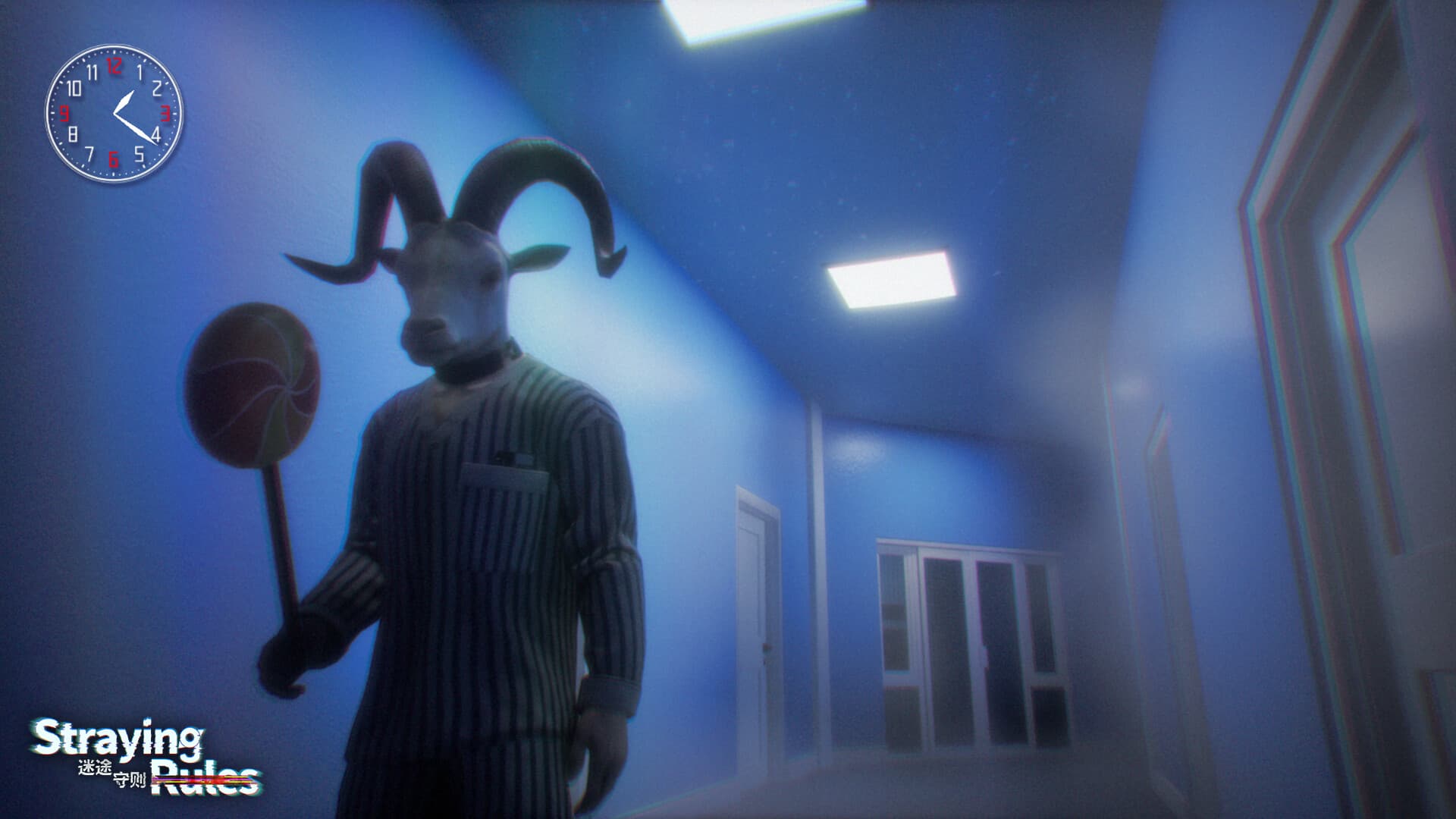
Task: Click the clock's hour hand
Action: tap(124, 102)
